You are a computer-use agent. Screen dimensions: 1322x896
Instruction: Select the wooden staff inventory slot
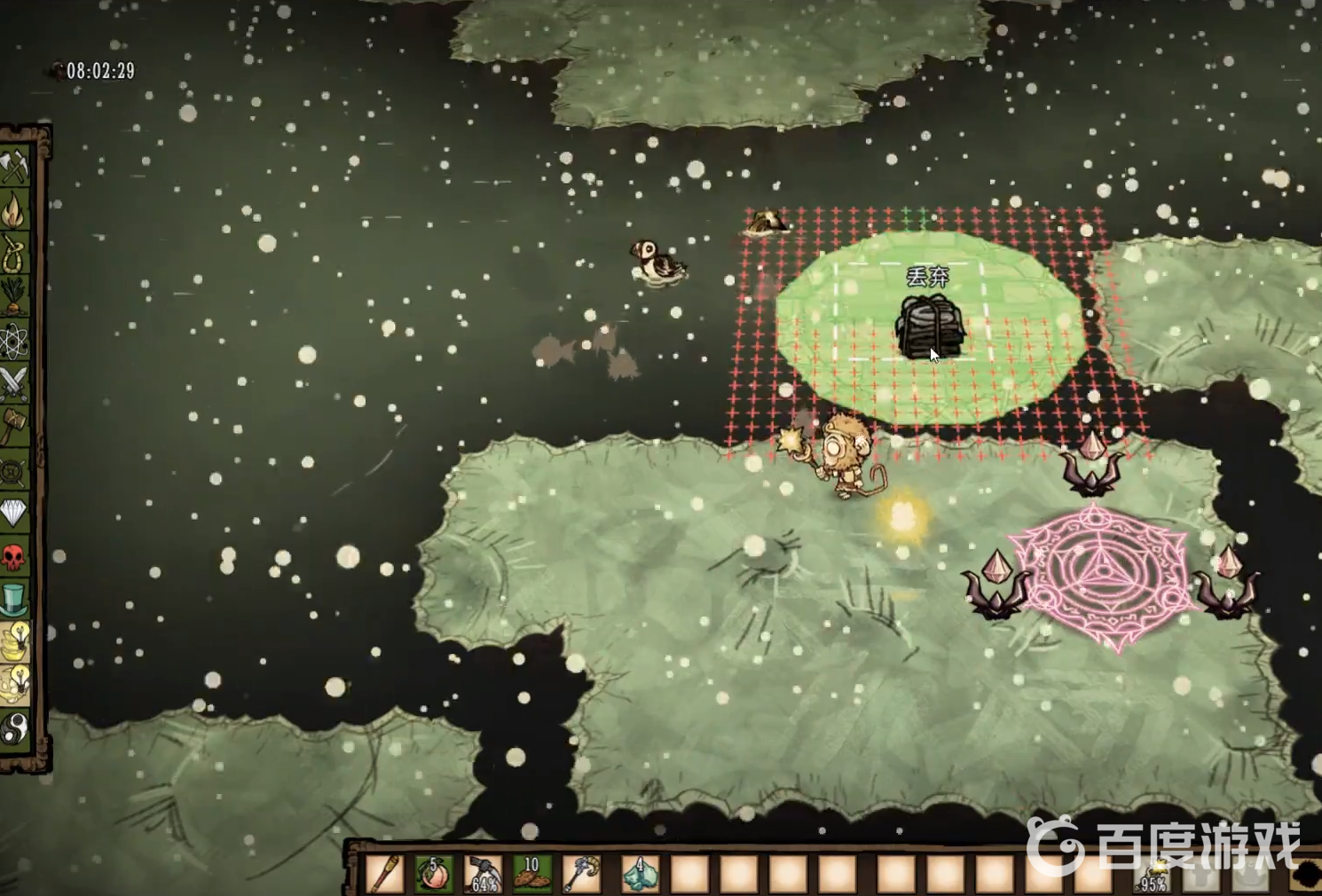coord(386,874)
